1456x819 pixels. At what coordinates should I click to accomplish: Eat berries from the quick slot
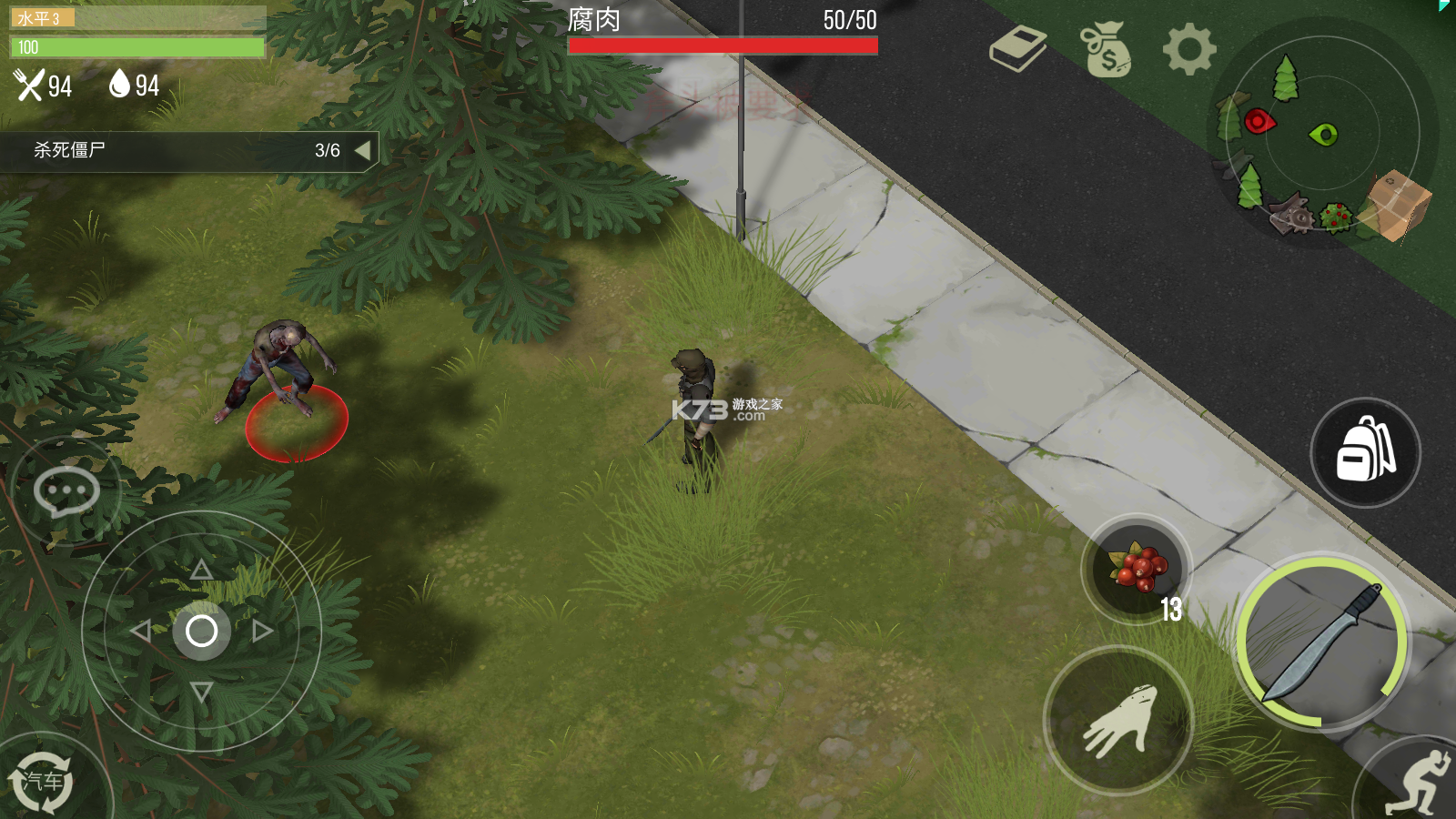click(x=1137, y=569)
